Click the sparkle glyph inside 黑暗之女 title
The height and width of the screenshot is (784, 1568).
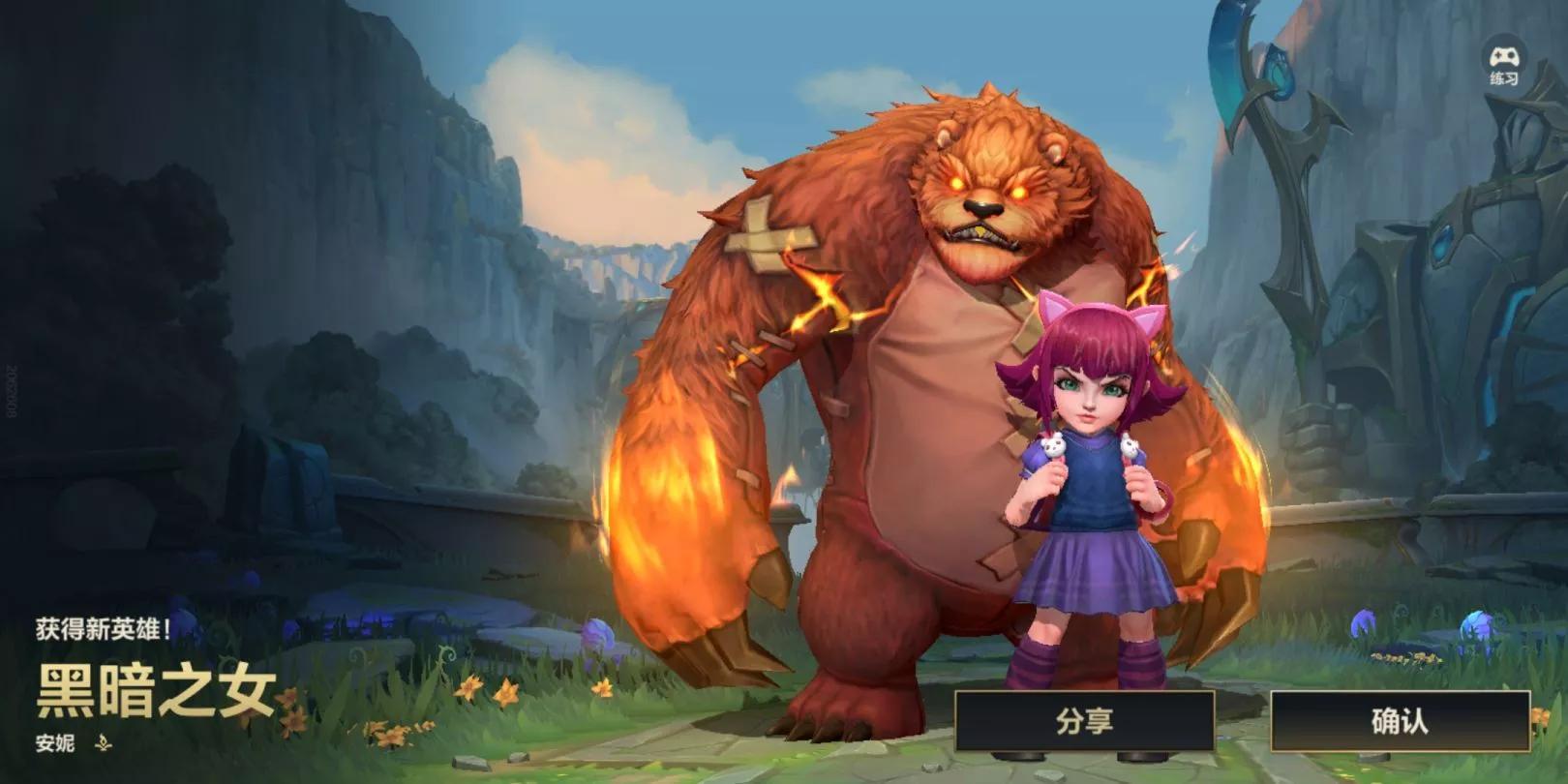55,675
